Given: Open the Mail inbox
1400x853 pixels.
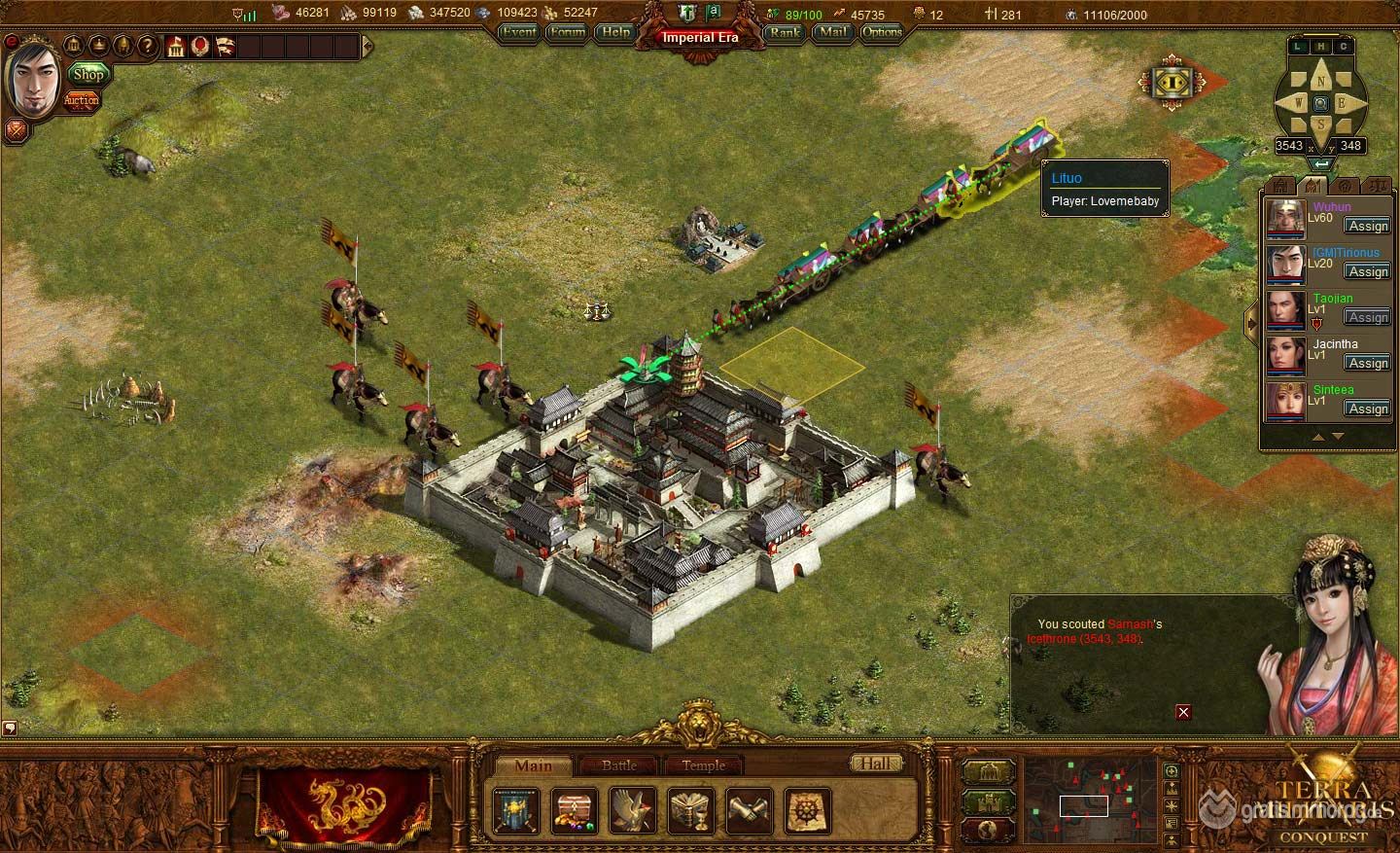Looking at the screenshot, I should pos(831,32).
